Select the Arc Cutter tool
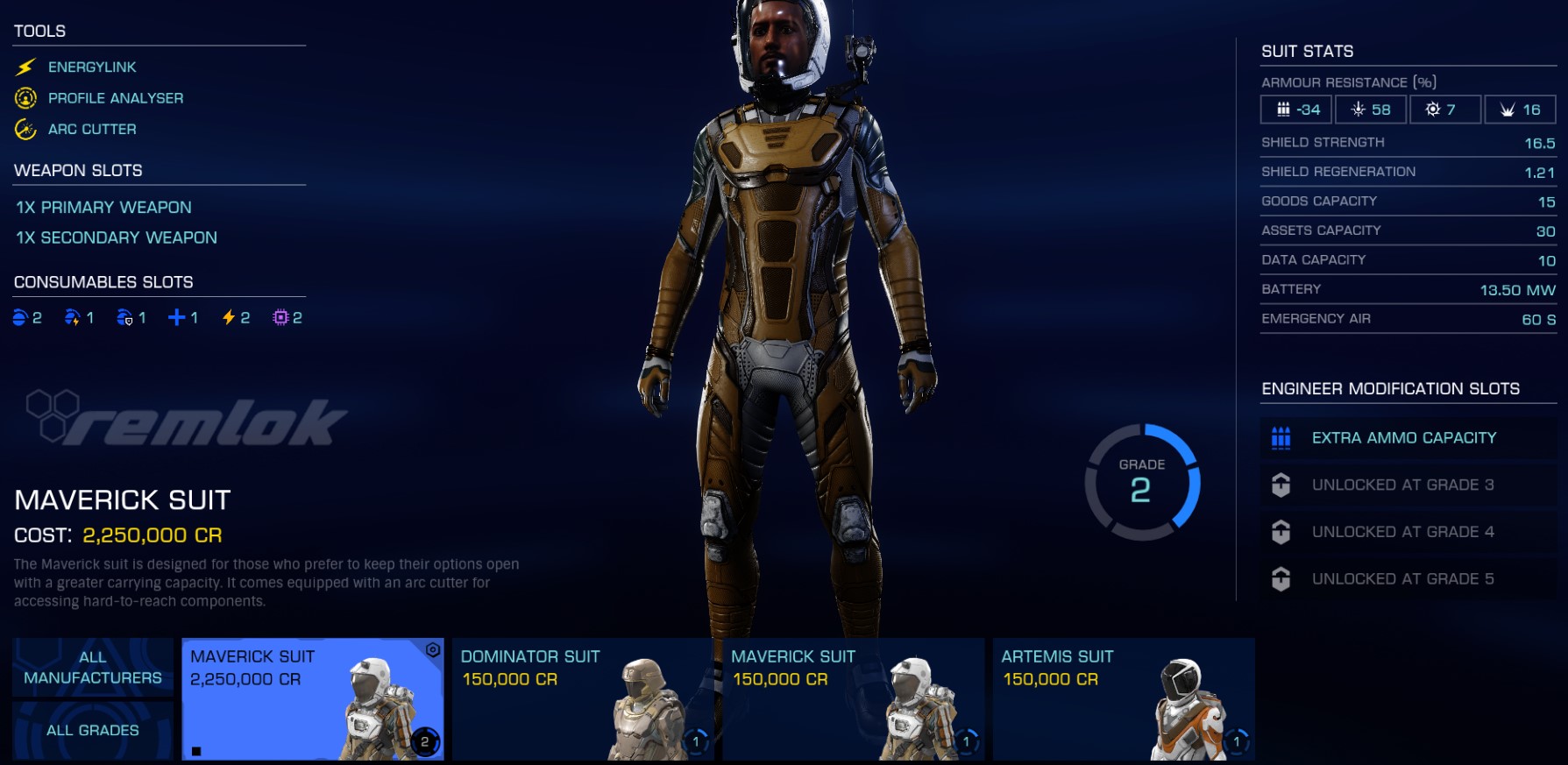The width and height of the screenshot is (1568, 765). (x=92, y=129)
